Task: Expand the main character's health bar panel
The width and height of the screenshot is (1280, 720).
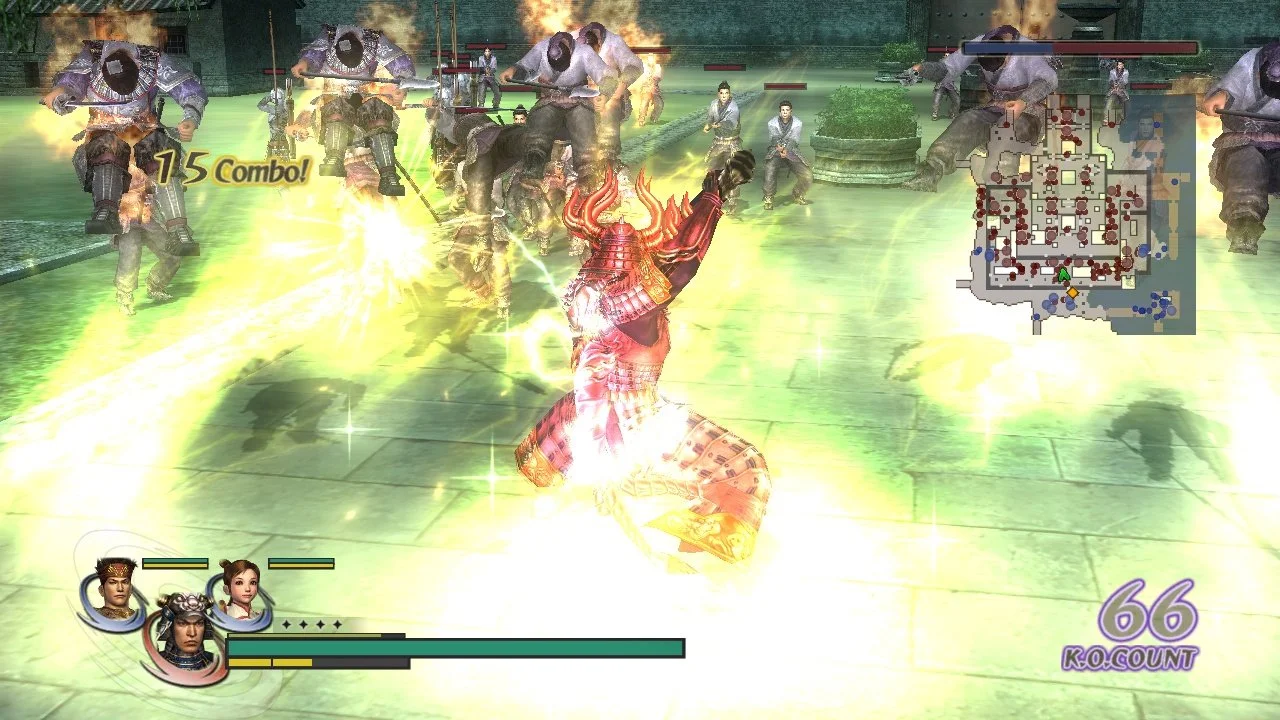Action: pos(455,645)
